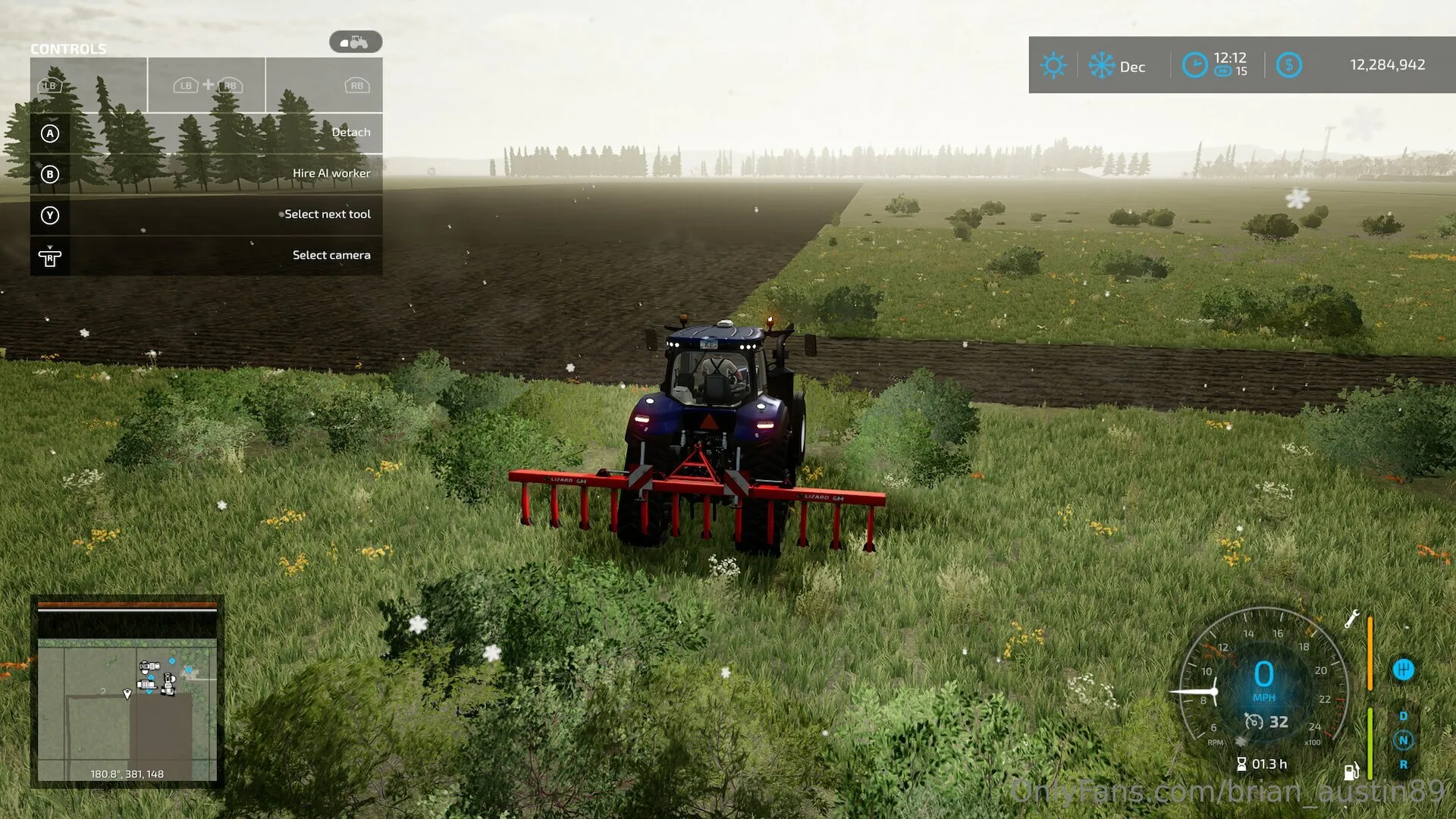Viewport: 1456px width, 819px height.
Task: Select the blue clock icon
Action: tap(1195, 65)
